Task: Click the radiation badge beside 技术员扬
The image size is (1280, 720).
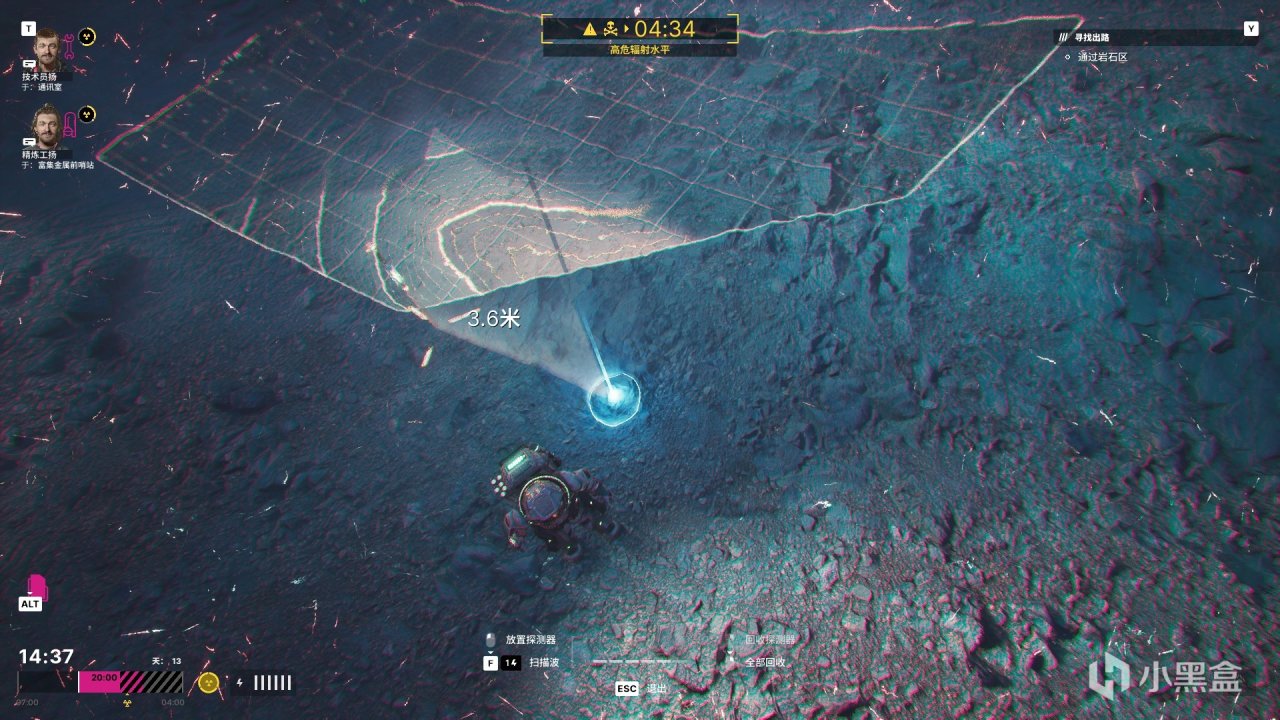Action: 88,37
